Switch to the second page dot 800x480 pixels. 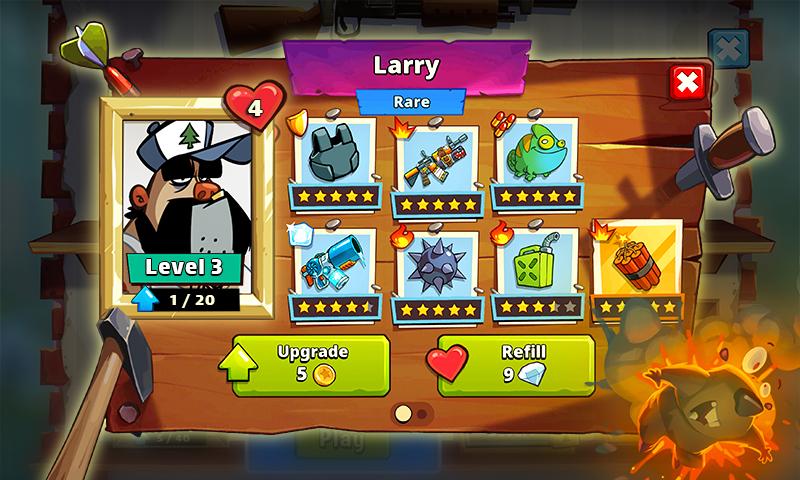tap(421, 413)
